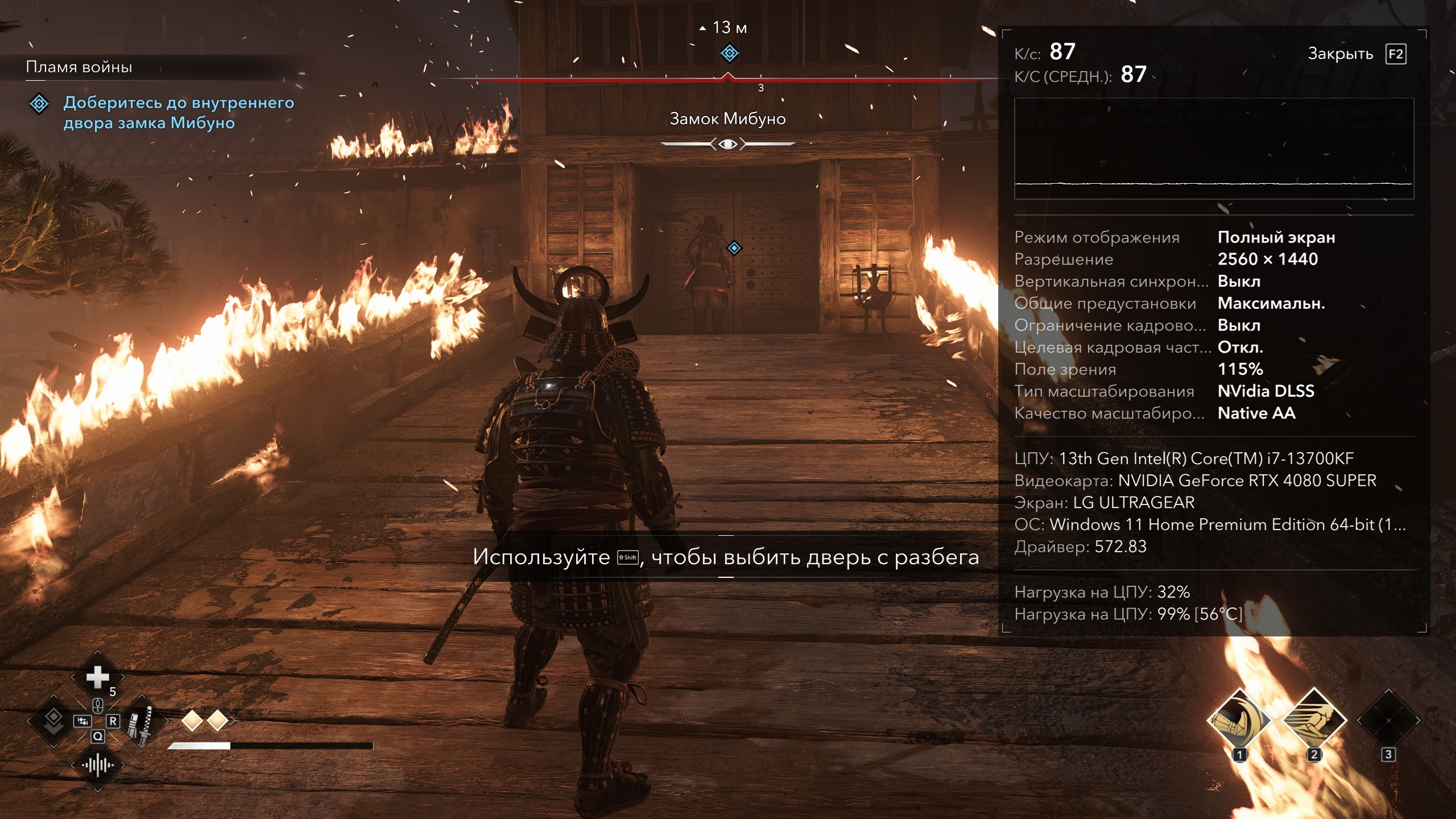The height and width of the screenshot is (819, 1456).
Task: Click the frame rate graph in the benchmark panel
Action: pyautogui.click(x=1214, y=148)
